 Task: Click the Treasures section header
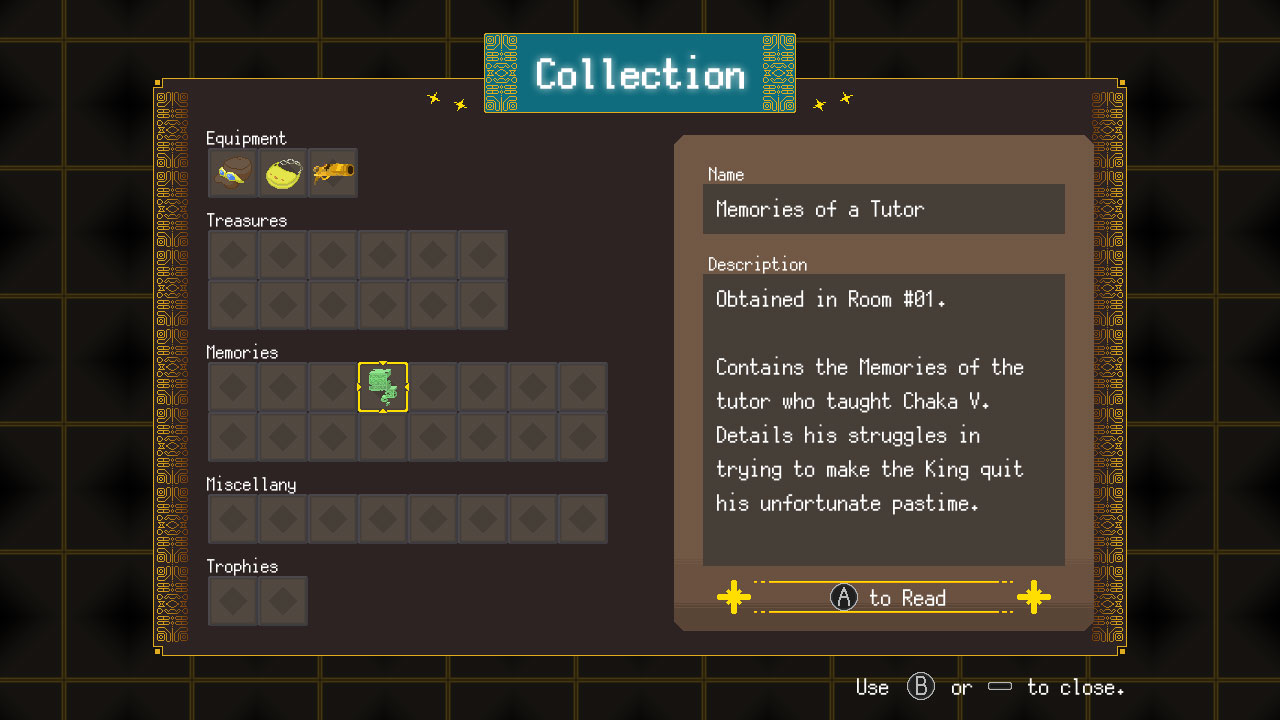(x=246, y=220)
